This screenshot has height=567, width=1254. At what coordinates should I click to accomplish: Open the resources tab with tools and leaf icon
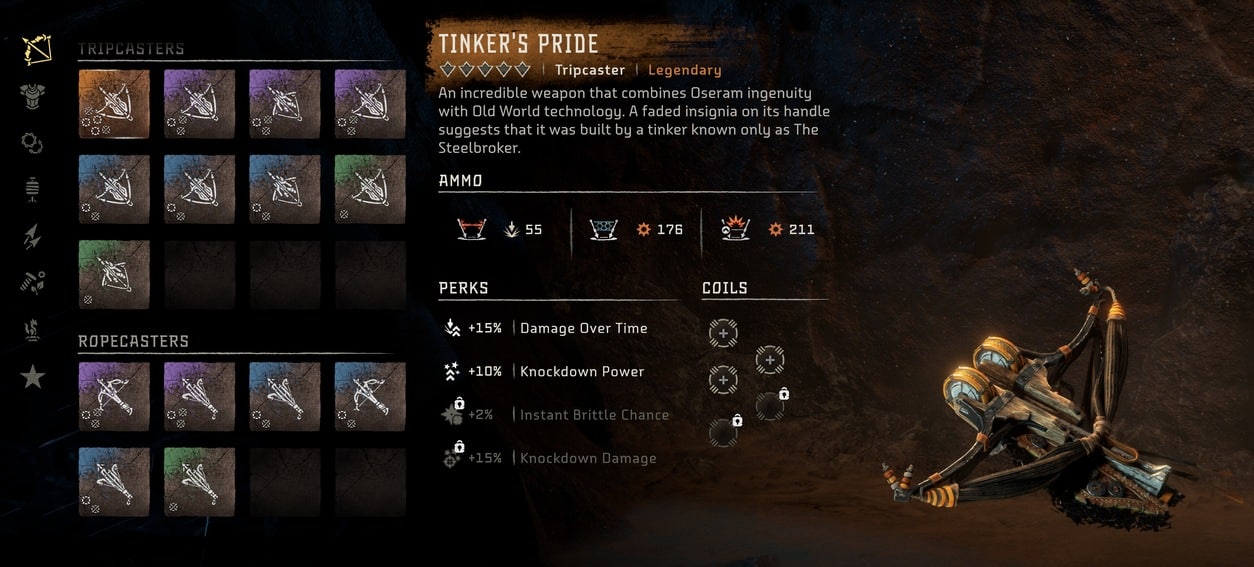tap(33, 283)
